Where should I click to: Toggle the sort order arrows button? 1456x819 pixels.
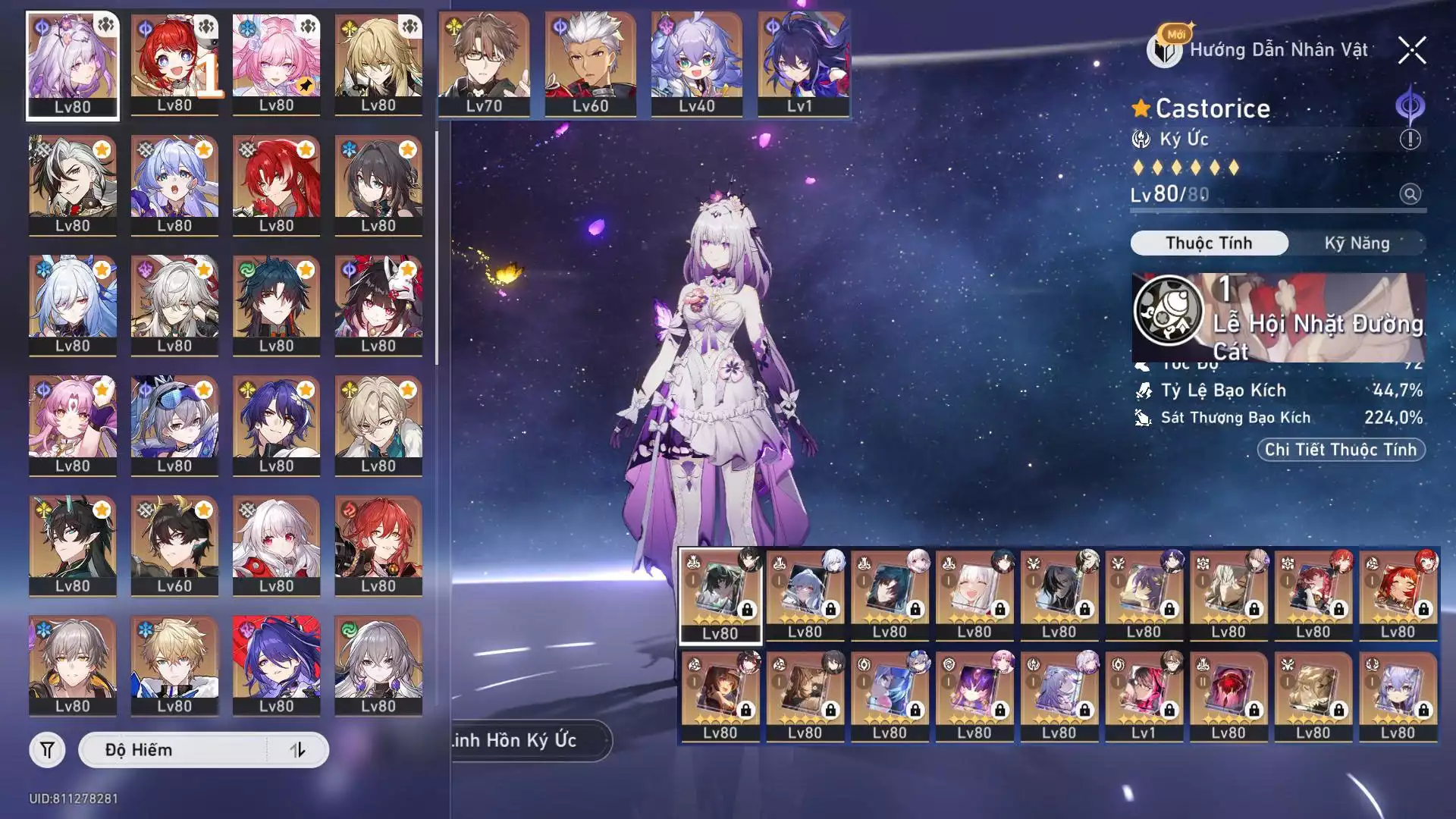pos(297,750)
